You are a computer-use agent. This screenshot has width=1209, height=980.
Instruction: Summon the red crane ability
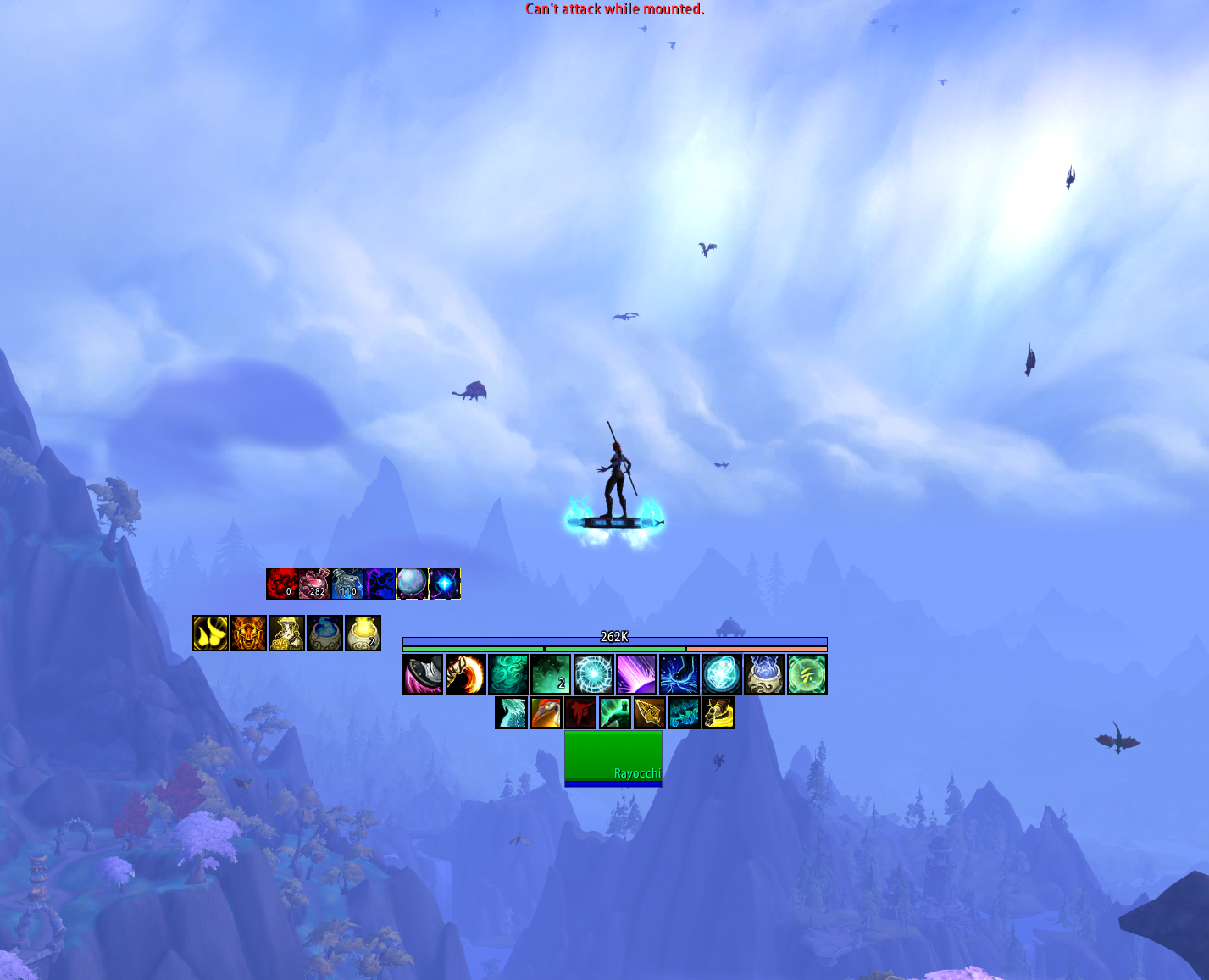(x=546, y=713)
